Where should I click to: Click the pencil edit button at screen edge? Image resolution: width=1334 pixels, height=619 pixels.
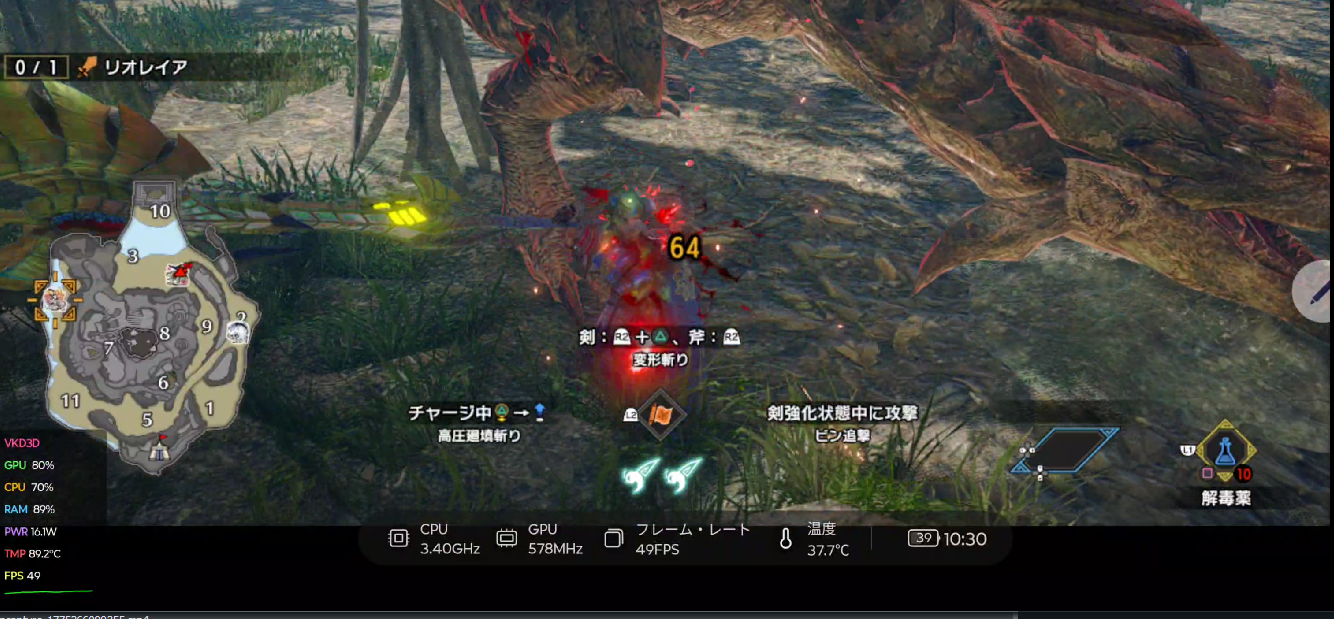1318,289
